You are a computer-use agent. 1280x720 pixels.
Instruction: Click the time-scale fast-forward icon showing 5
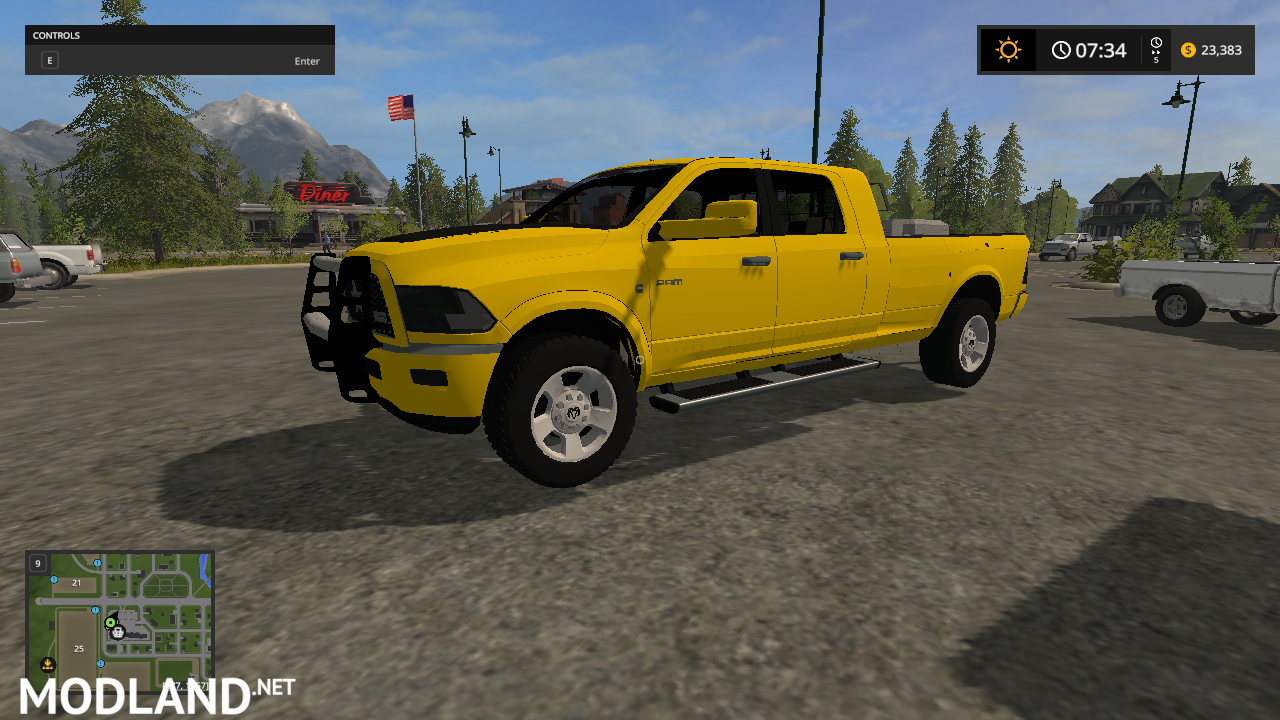tap(1156, 49)
